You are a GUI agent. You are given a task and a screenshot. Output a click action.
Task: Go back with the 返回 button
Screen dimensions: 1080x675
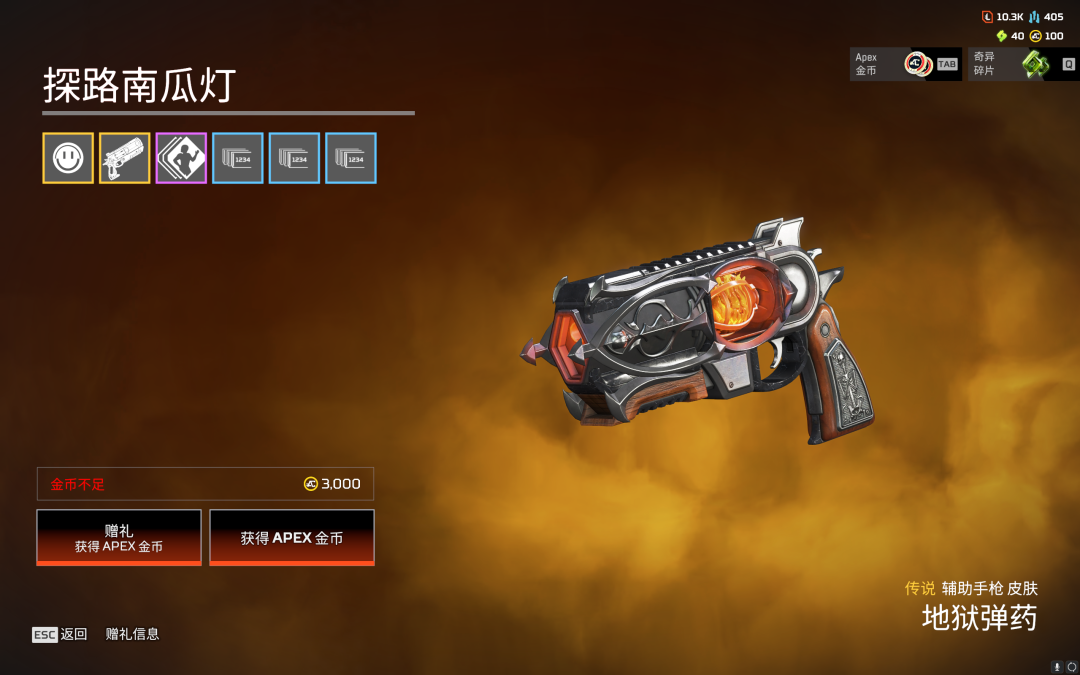point(60,634)
